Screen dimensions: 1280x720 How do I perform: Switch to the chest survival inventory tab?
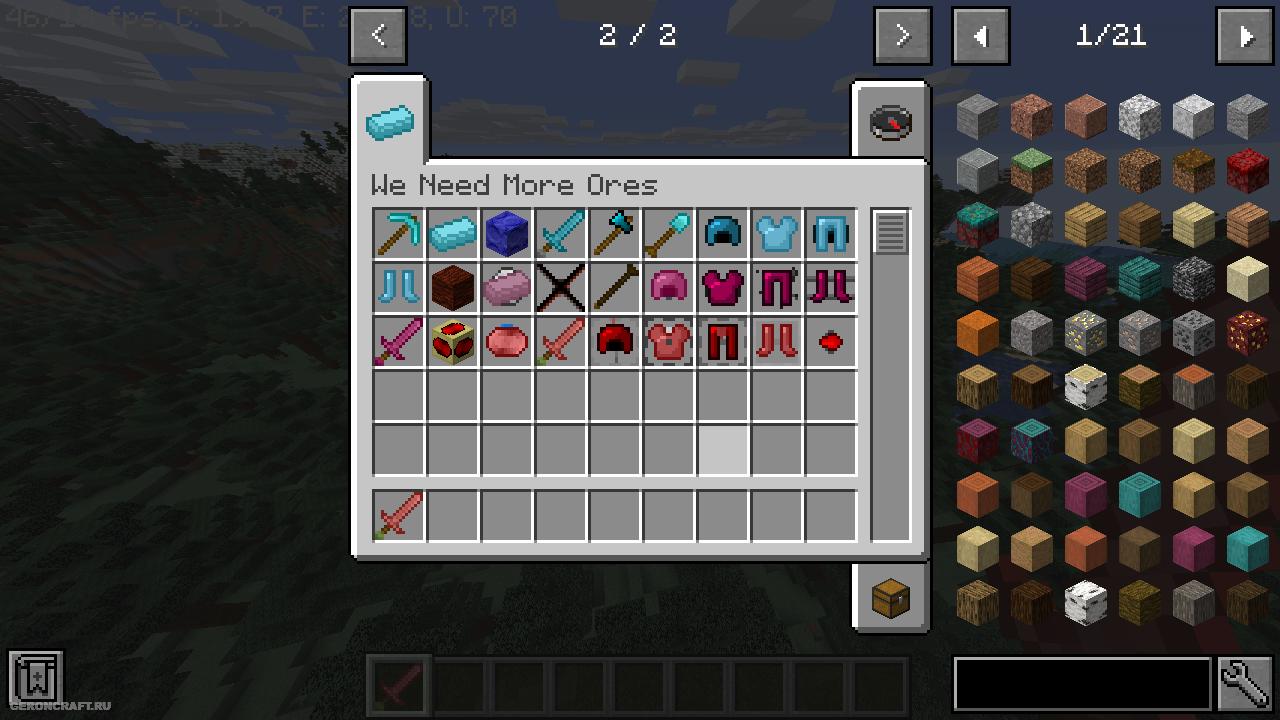click(x=890, y=598)
